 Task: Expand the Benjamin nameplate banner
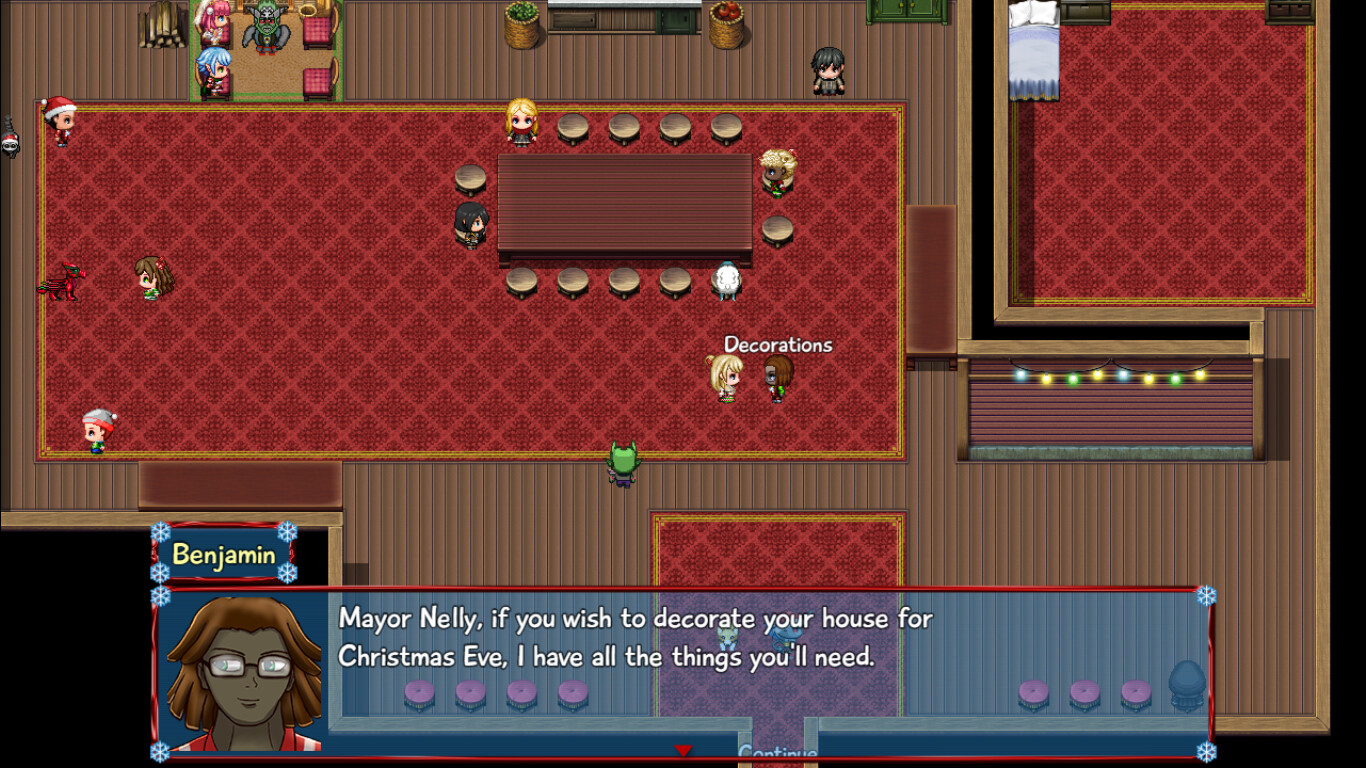(225, 553)
